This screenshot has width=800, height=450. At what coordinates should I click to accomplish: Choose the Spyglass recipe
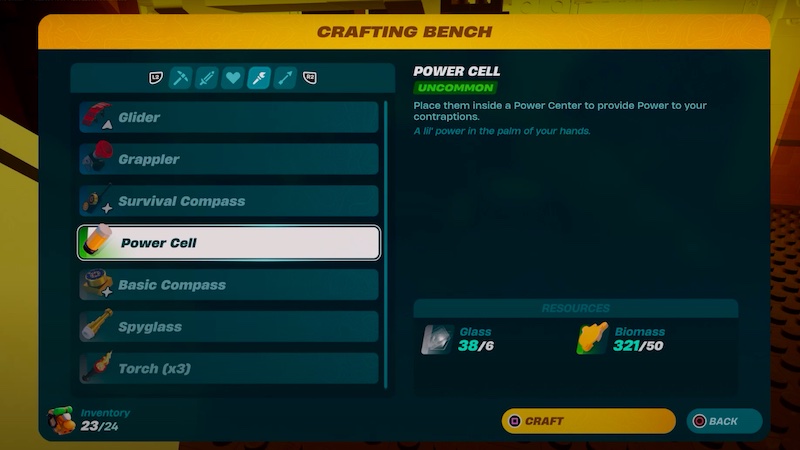click(229, 327)
